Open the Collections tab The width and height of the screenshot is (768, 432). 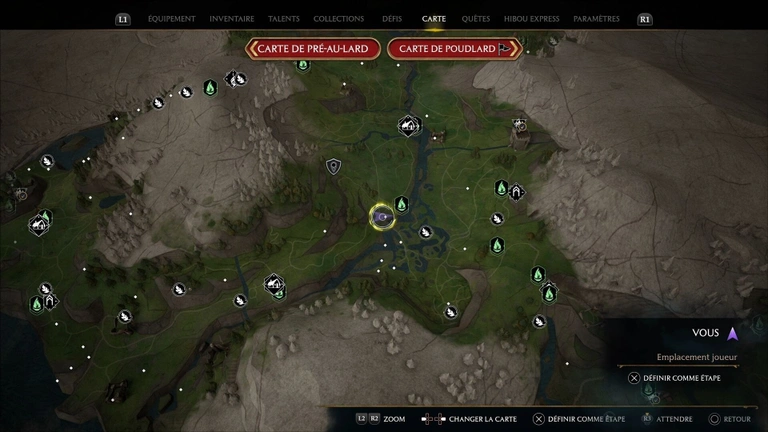tap(338, 19)
